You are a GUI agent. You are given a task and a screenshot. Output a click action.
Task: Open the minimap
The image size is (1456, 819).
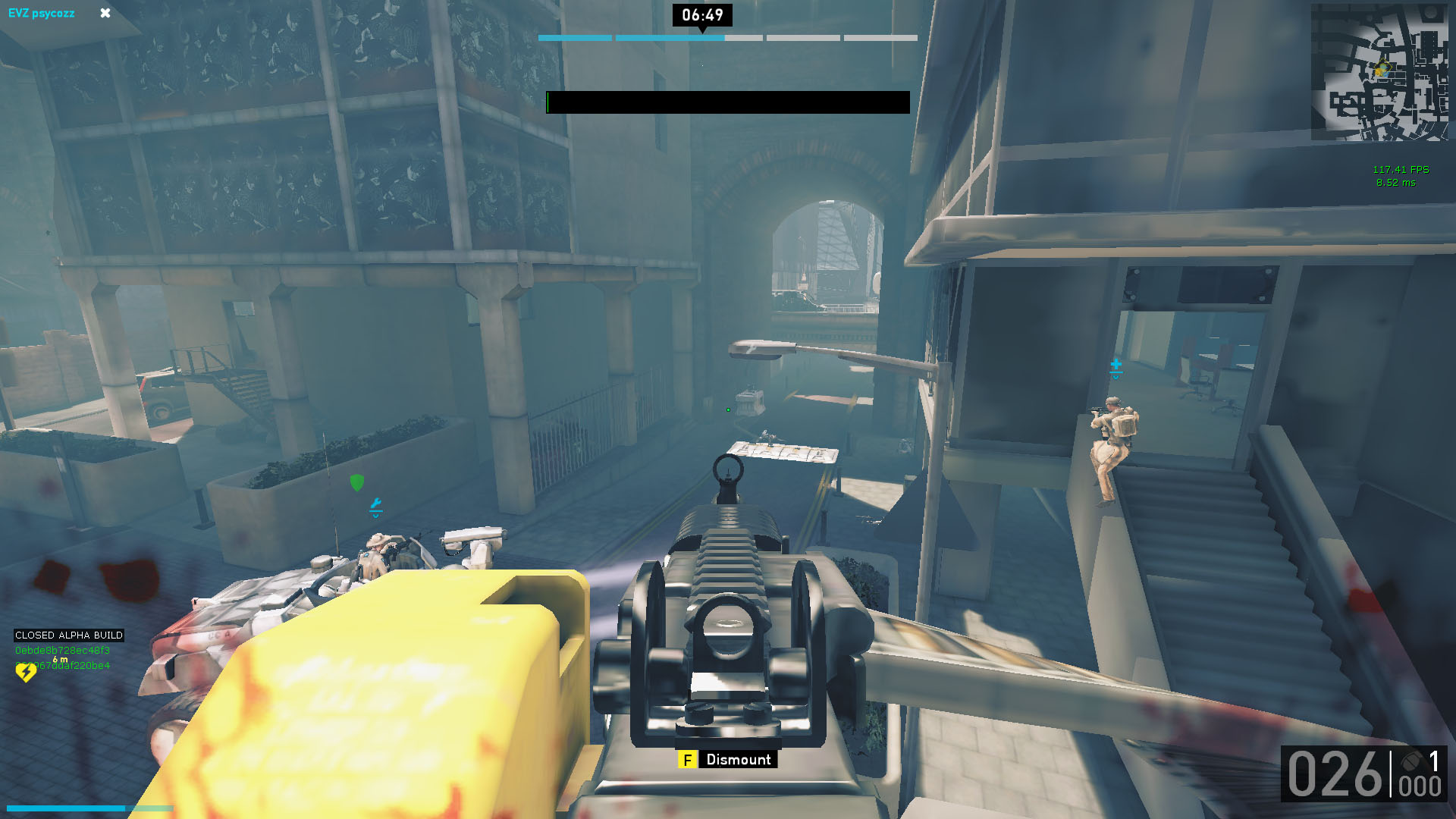click(1379, 73)
